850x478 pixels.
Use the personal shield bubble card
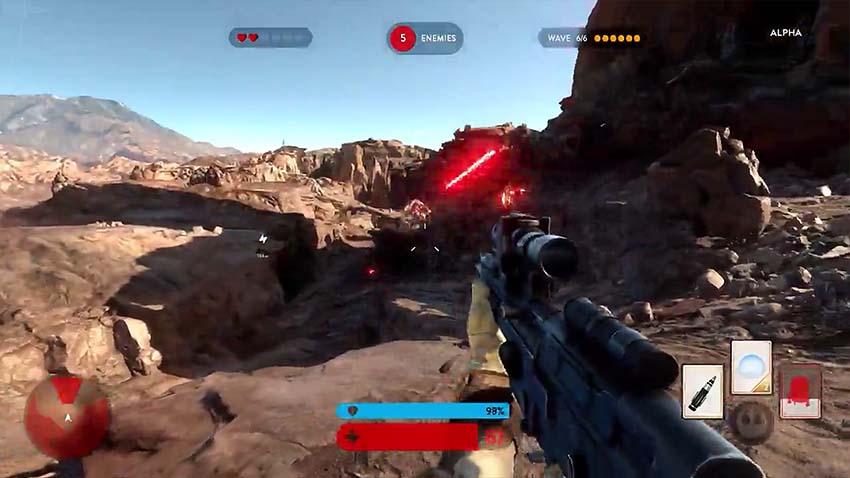pyautogui.click(x=750, y=367)
